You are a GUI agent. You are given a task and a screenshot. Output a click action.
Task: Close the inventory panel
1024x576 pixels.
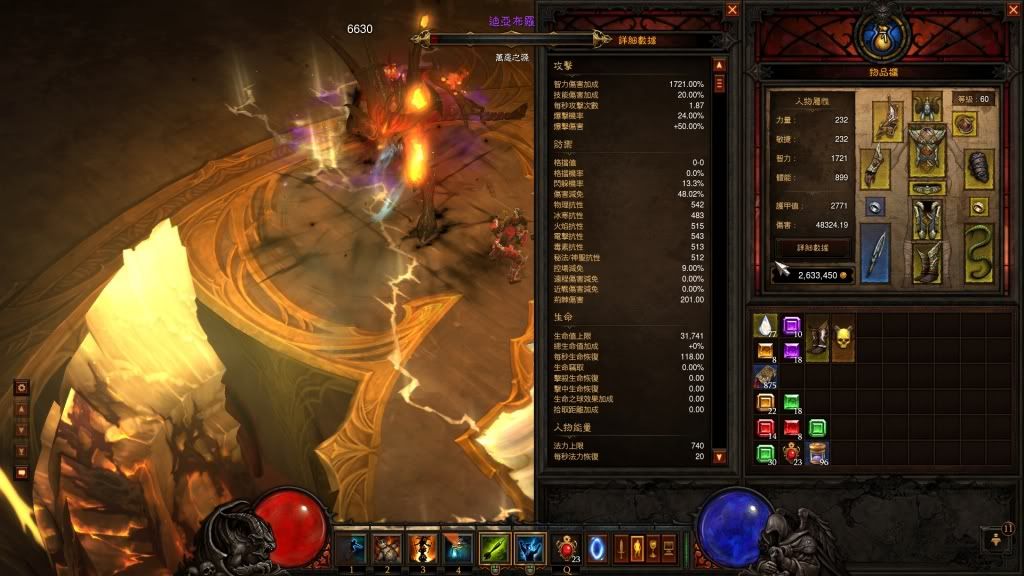coord(1010,9)
